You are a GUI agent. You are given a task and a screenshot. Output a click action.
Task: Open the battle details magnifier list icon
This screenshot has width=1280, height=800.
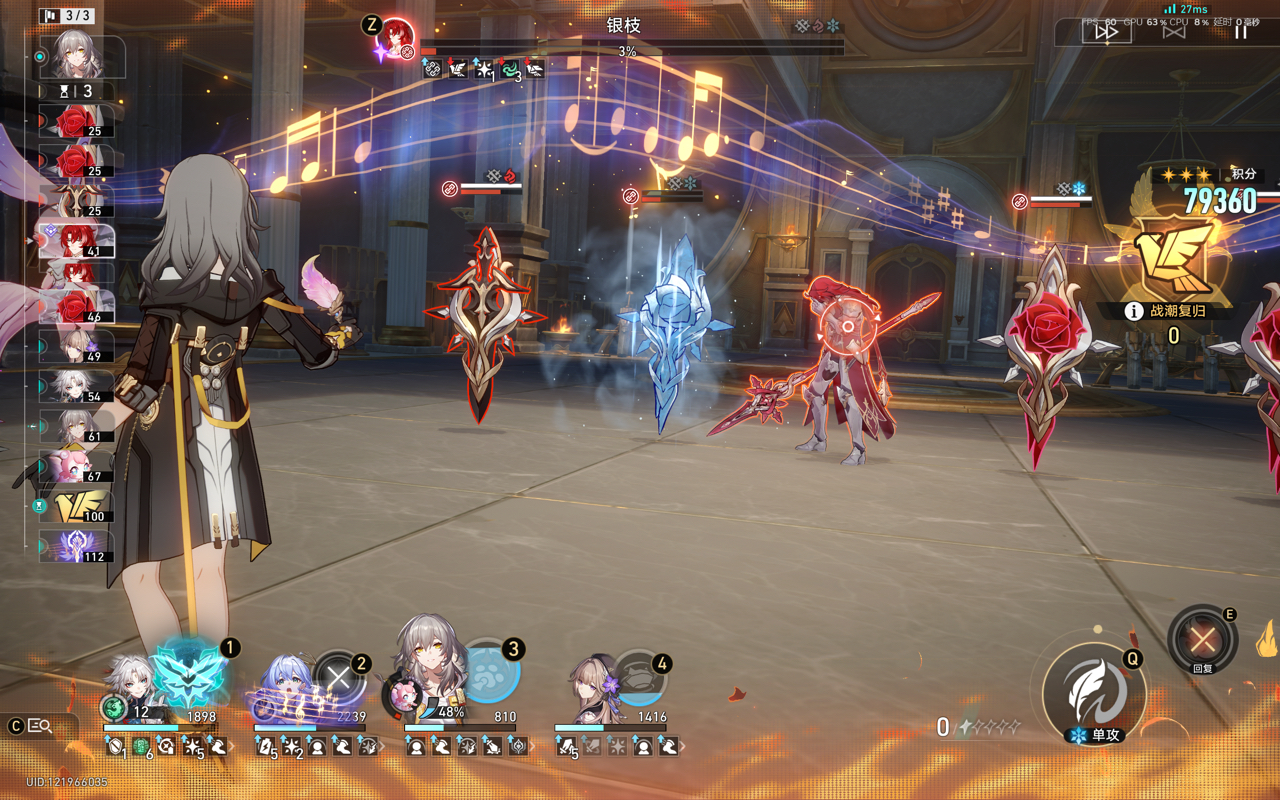click(40, 726)
